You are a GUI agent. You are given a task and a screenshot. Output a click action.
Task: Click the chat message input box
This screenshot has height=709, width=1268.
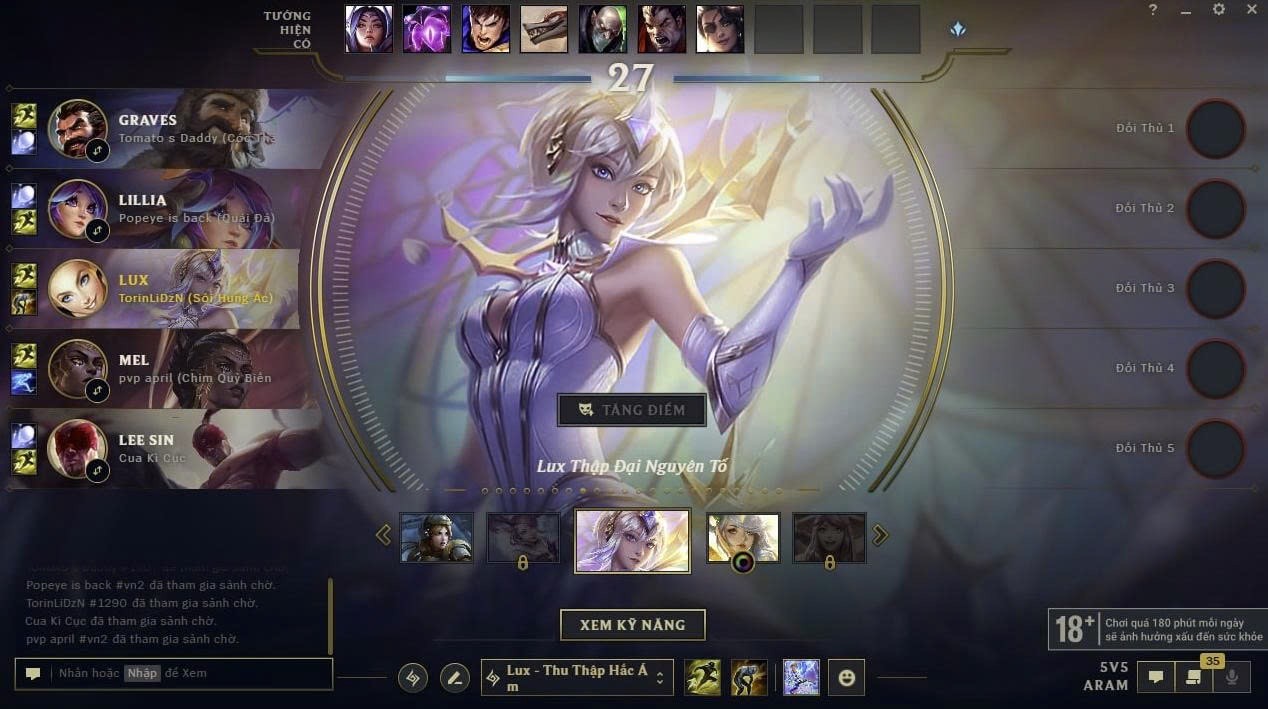tap(190, 673)
